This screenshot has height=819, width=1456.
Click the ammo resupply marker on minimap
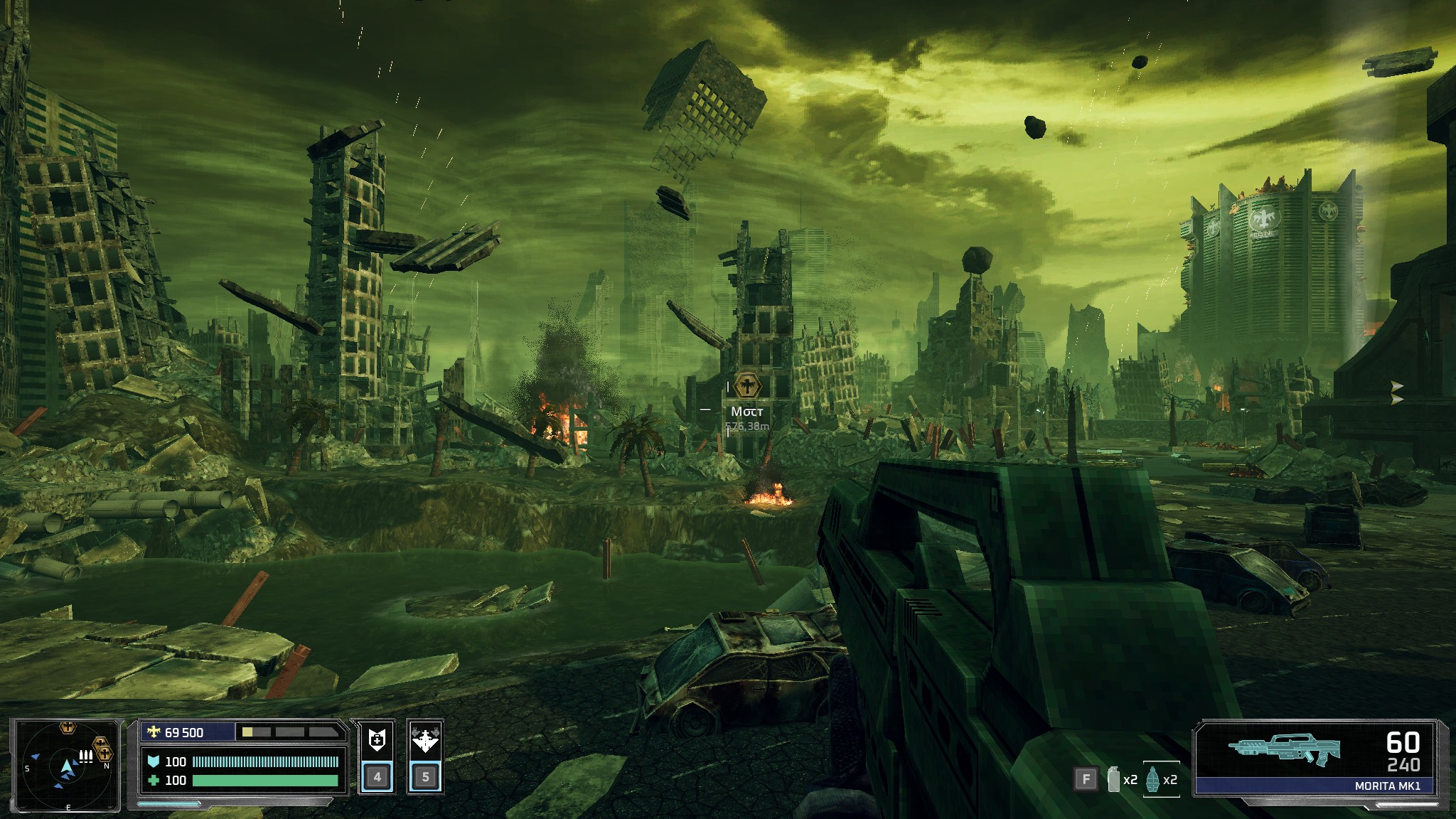[x=85, y=756]
